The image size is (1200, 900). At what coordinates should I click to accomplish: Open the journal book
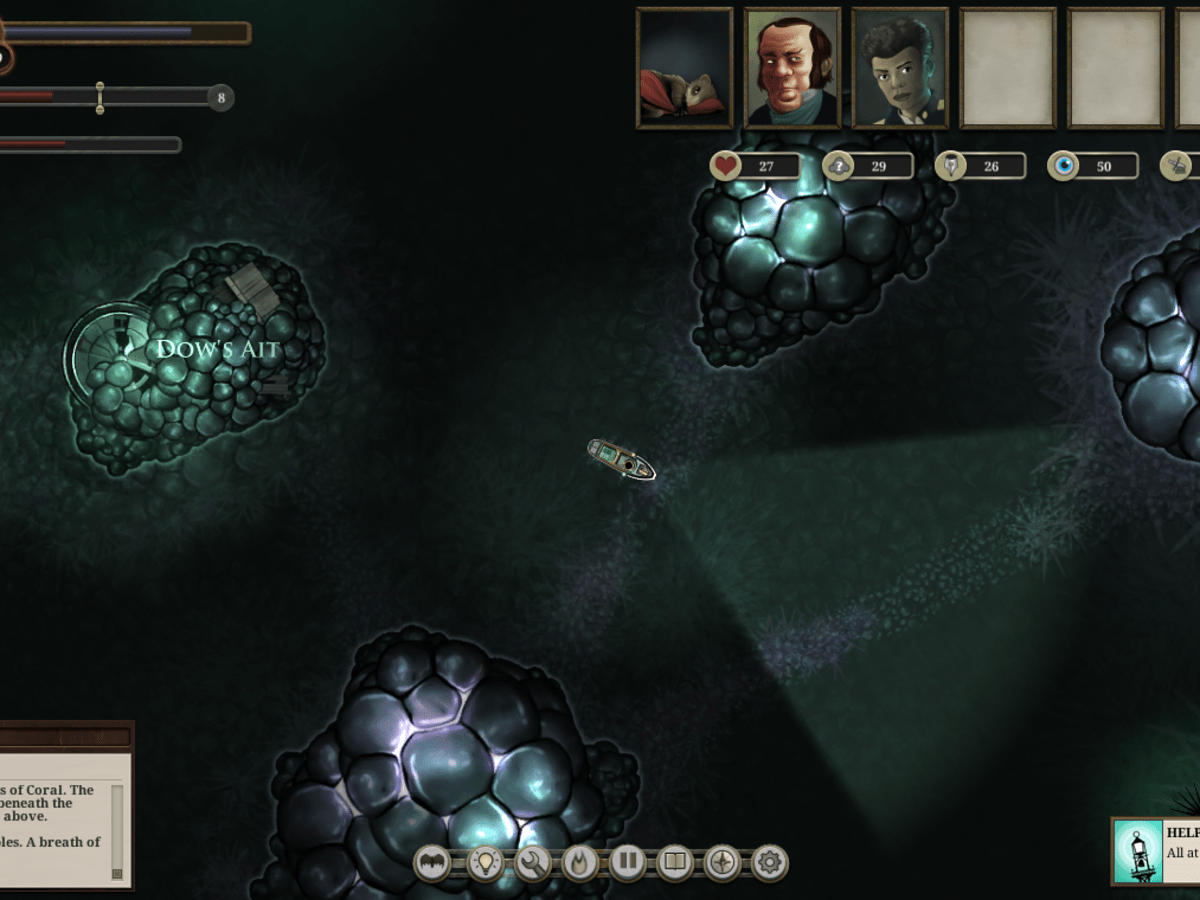coord(675,862)
